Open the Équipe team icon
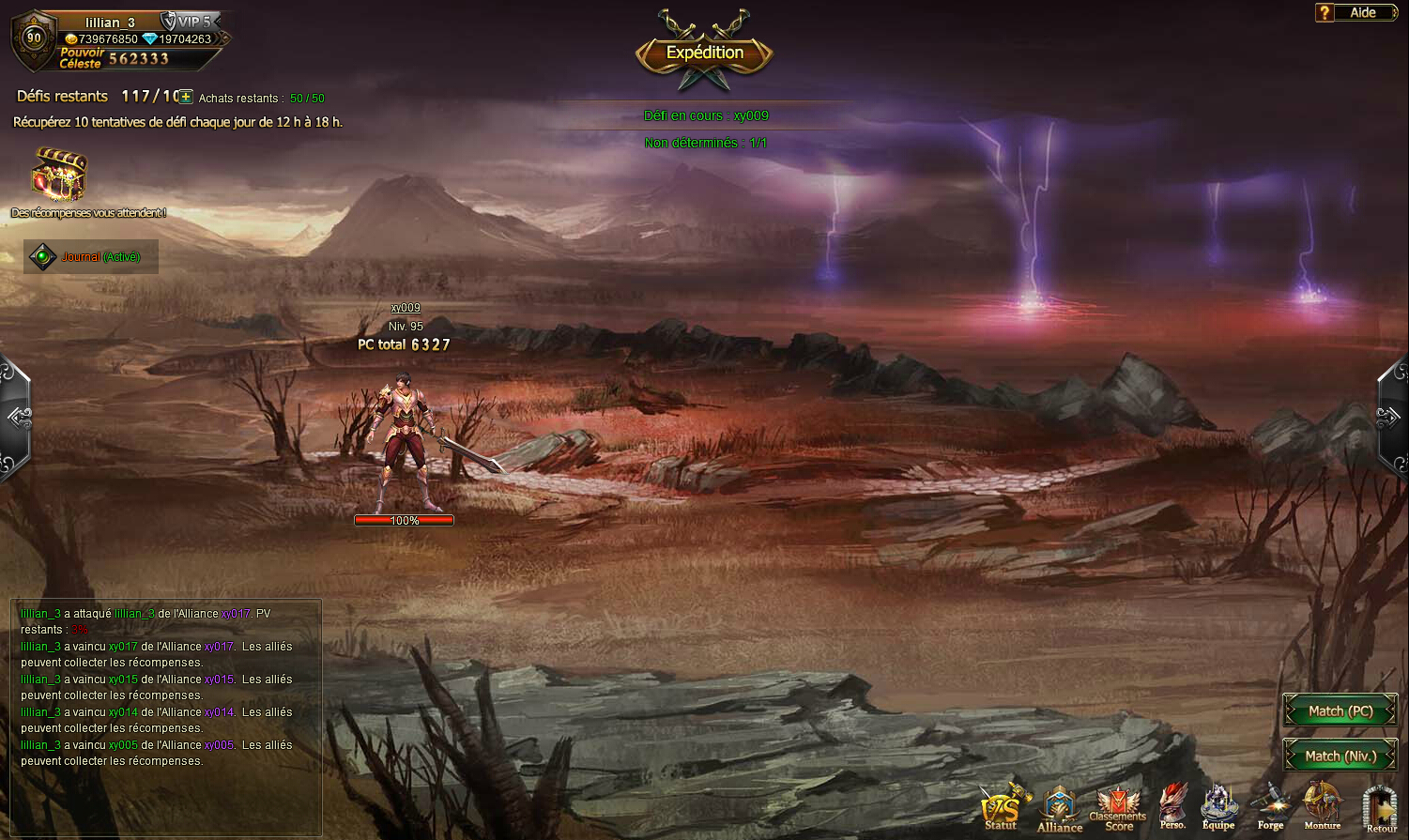The width and height of the screenshot is (1409, 840). 1218,807
